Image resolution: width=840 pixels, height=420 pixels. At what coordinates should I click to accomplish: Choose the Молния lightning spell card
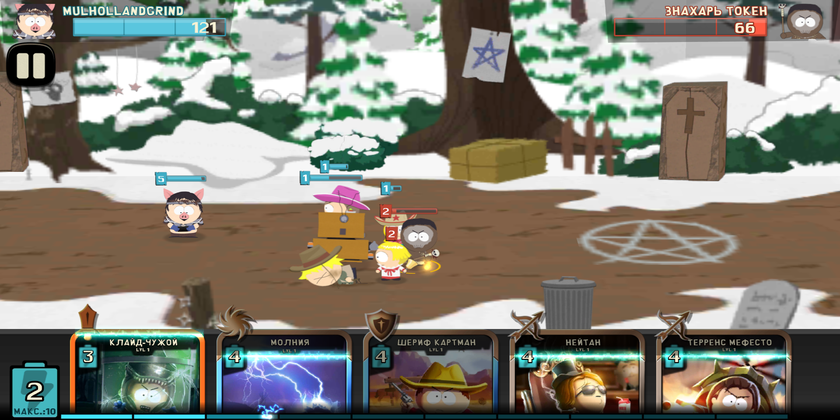[284, 377]
